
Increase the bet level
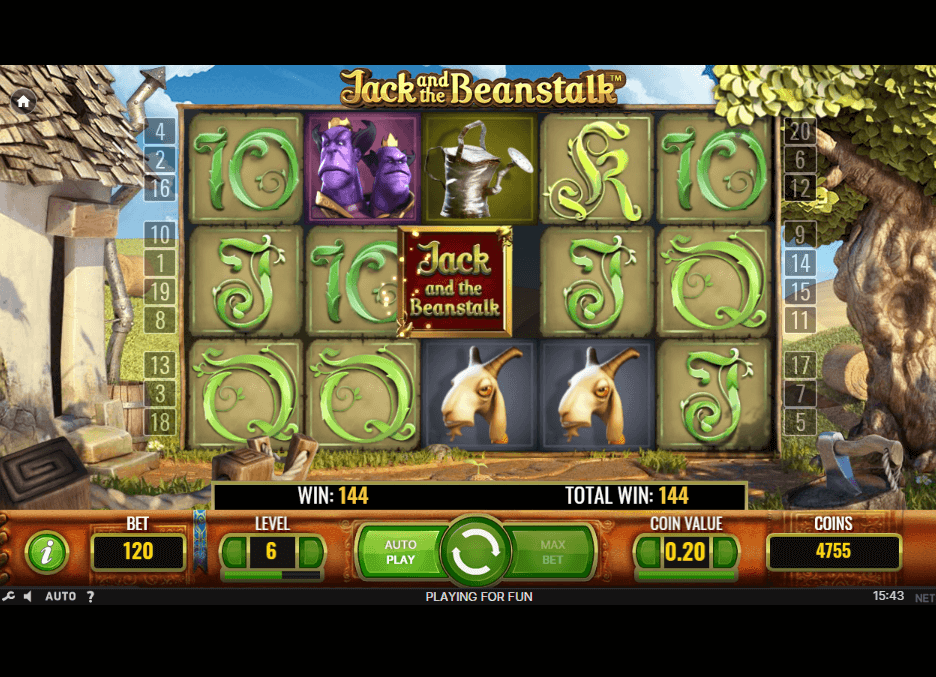tap(311, 552)
